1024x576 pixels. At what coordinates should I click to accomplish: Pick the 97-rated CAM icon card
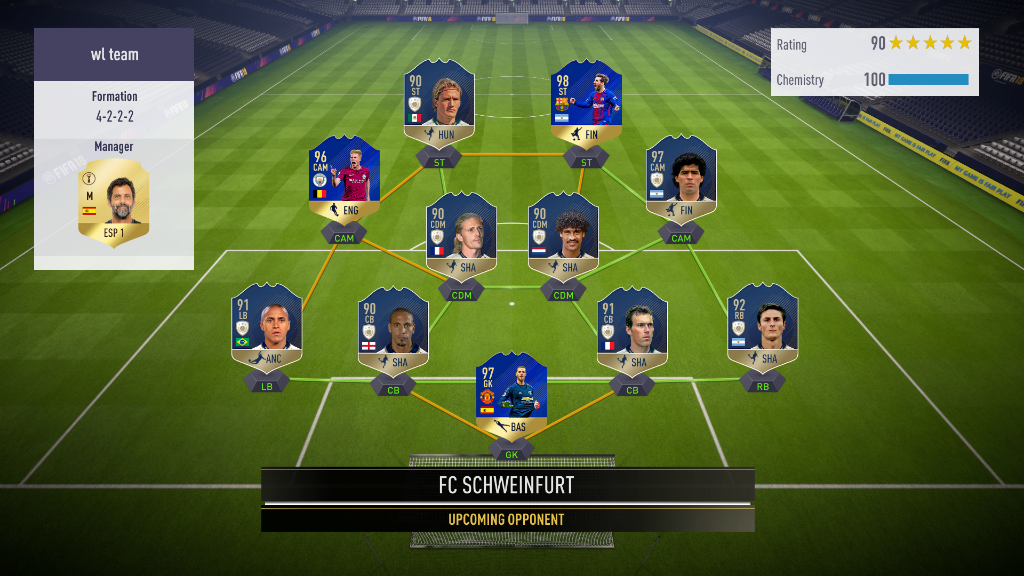tap(681, 181)
